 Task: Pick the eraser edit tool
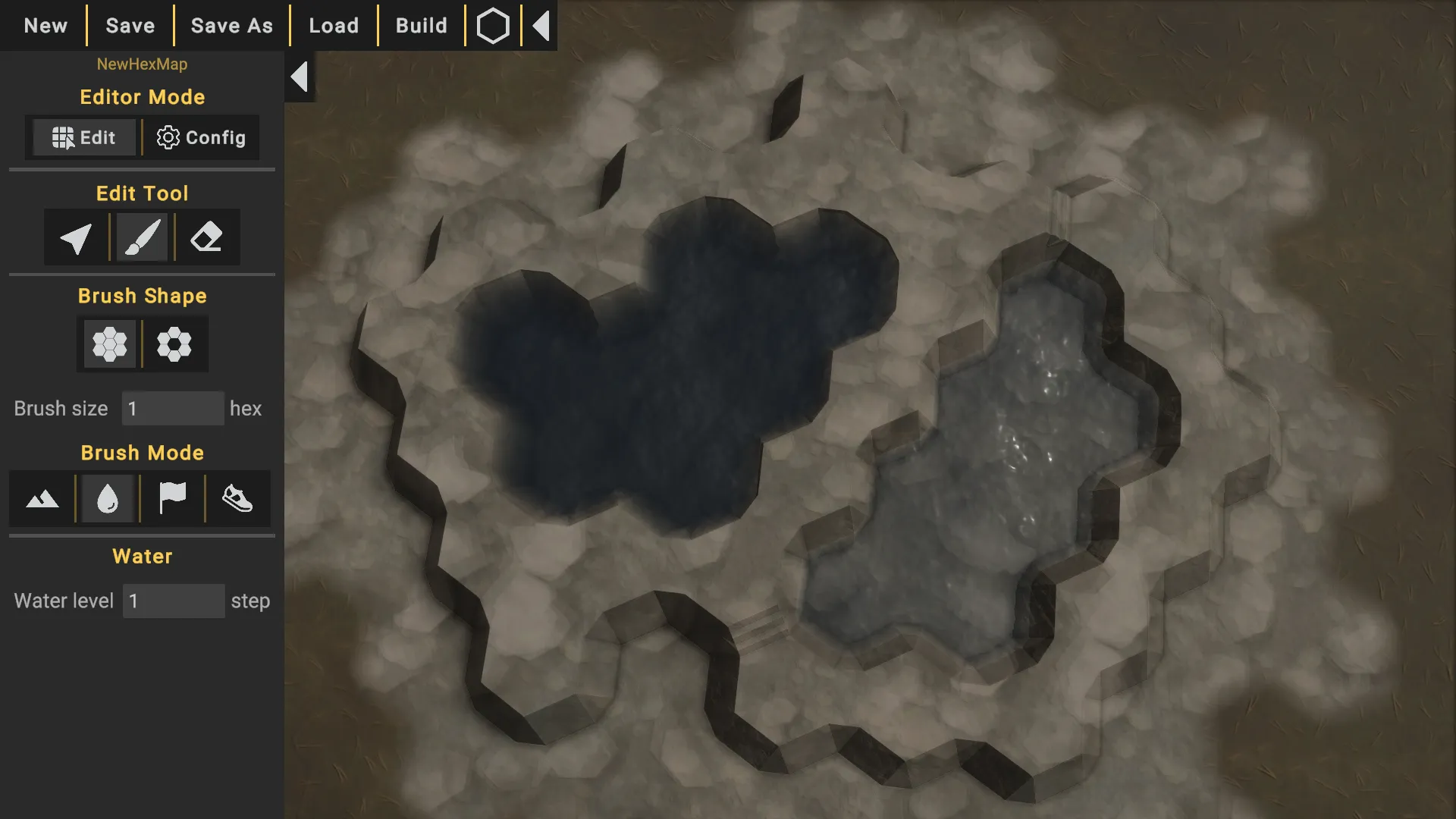[x=206, y=238]
